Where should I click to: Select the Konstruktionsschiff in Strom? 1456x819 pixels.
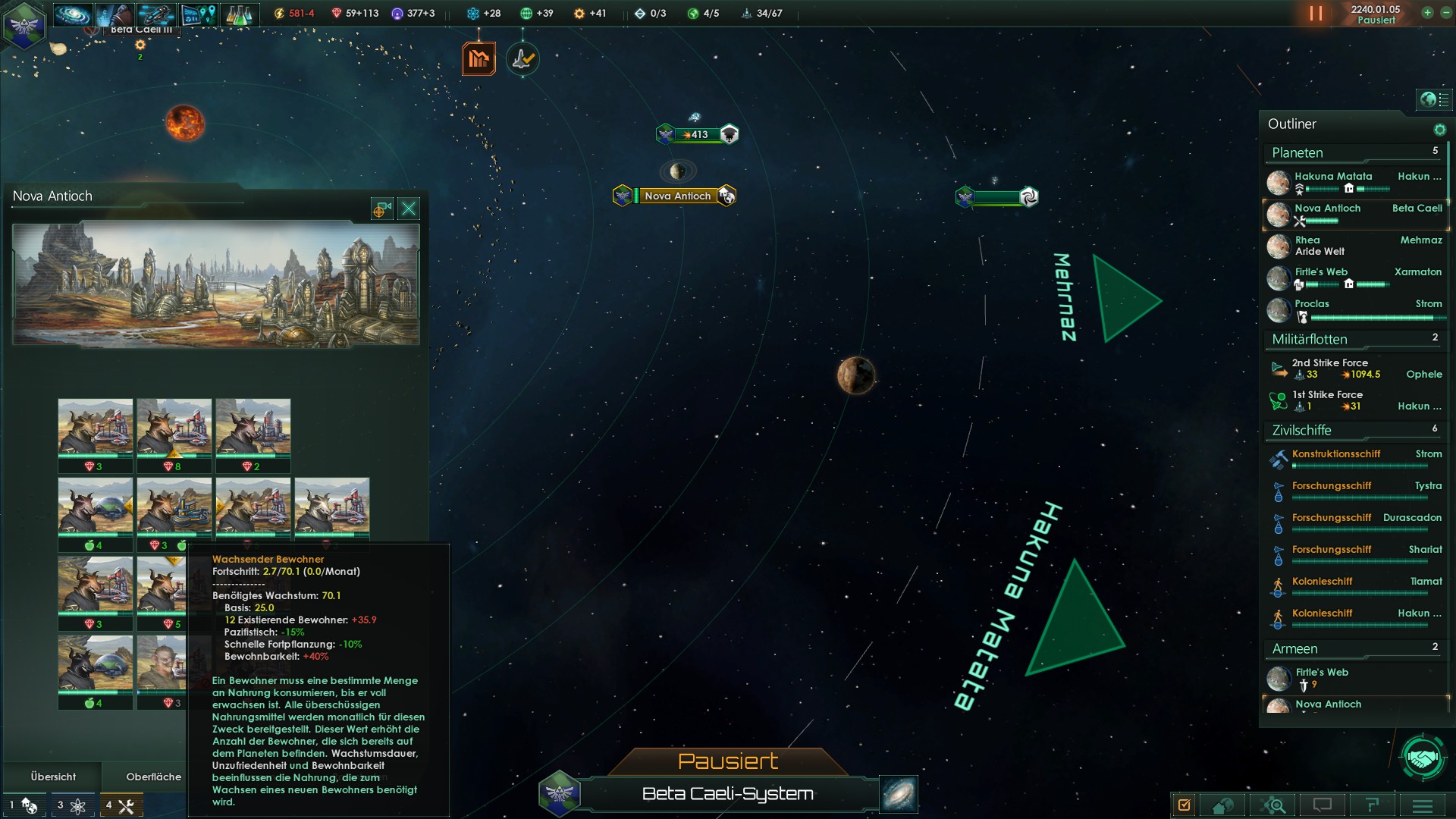coord(1336,454)
